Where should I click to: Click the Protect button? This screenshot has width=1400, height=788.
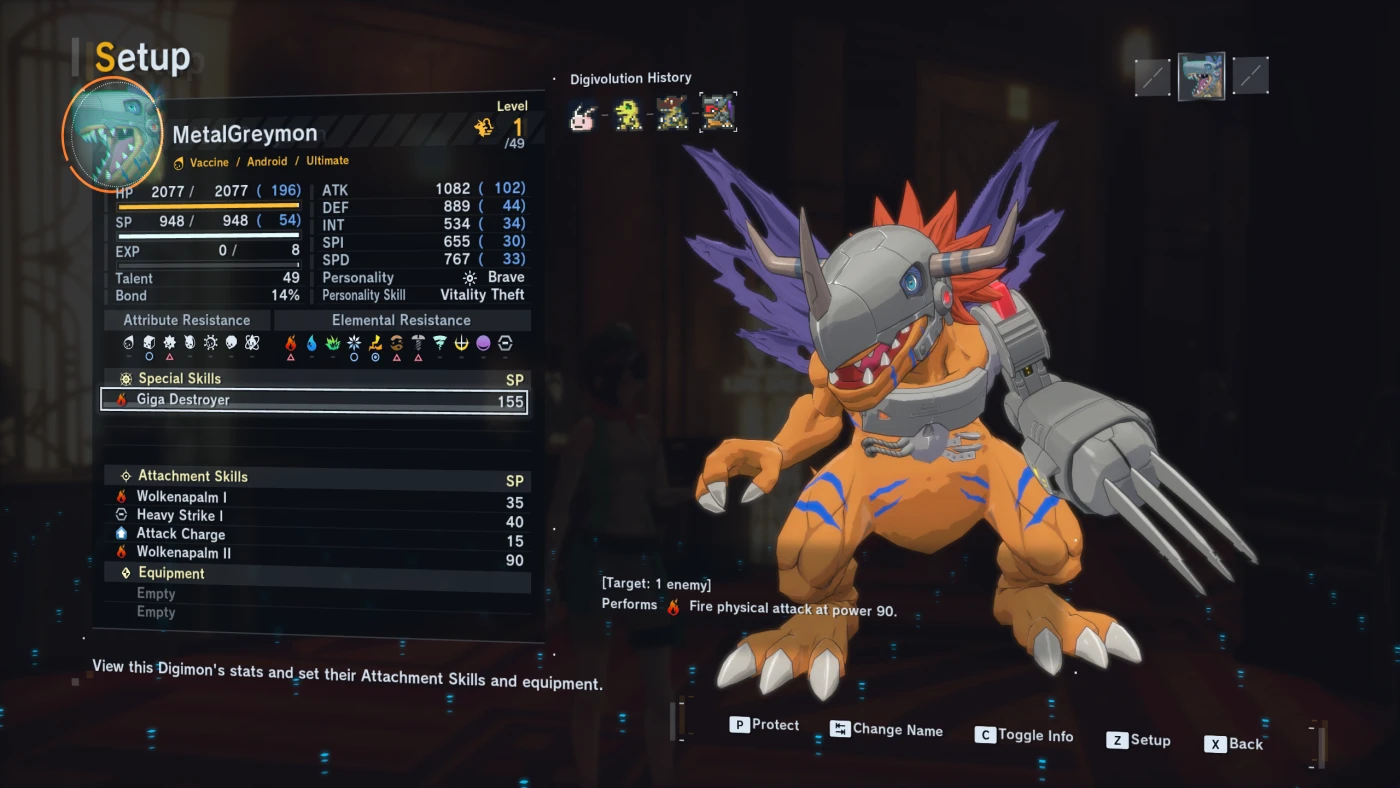point(765,725)
